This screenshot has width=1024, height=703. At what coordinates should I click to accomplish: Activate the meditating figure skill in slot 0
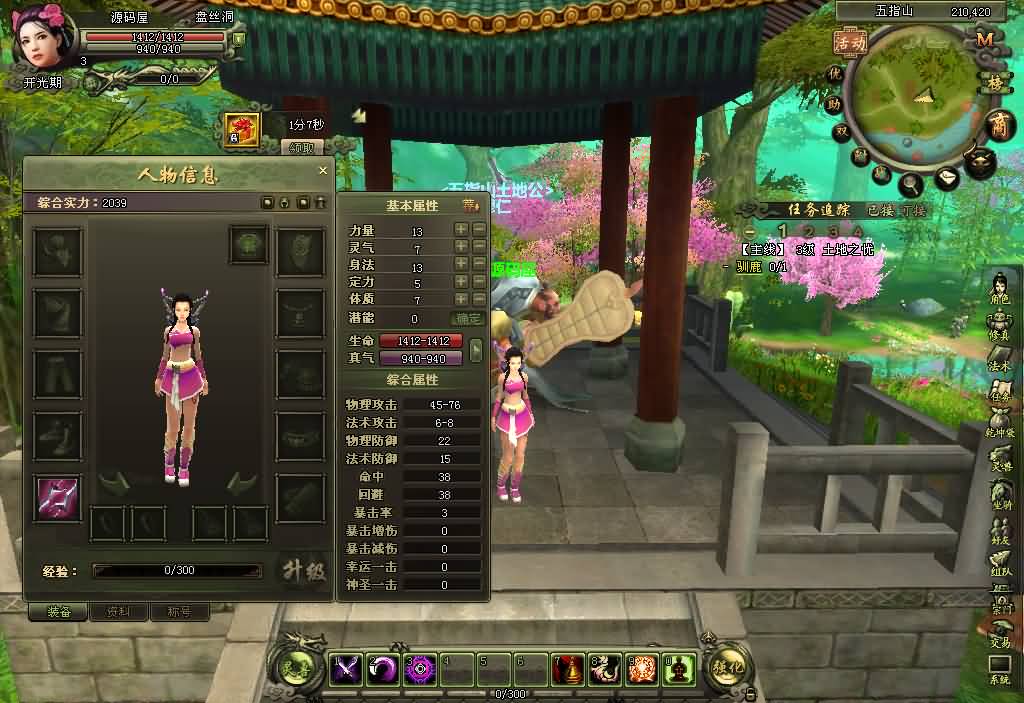click(680, 668)
